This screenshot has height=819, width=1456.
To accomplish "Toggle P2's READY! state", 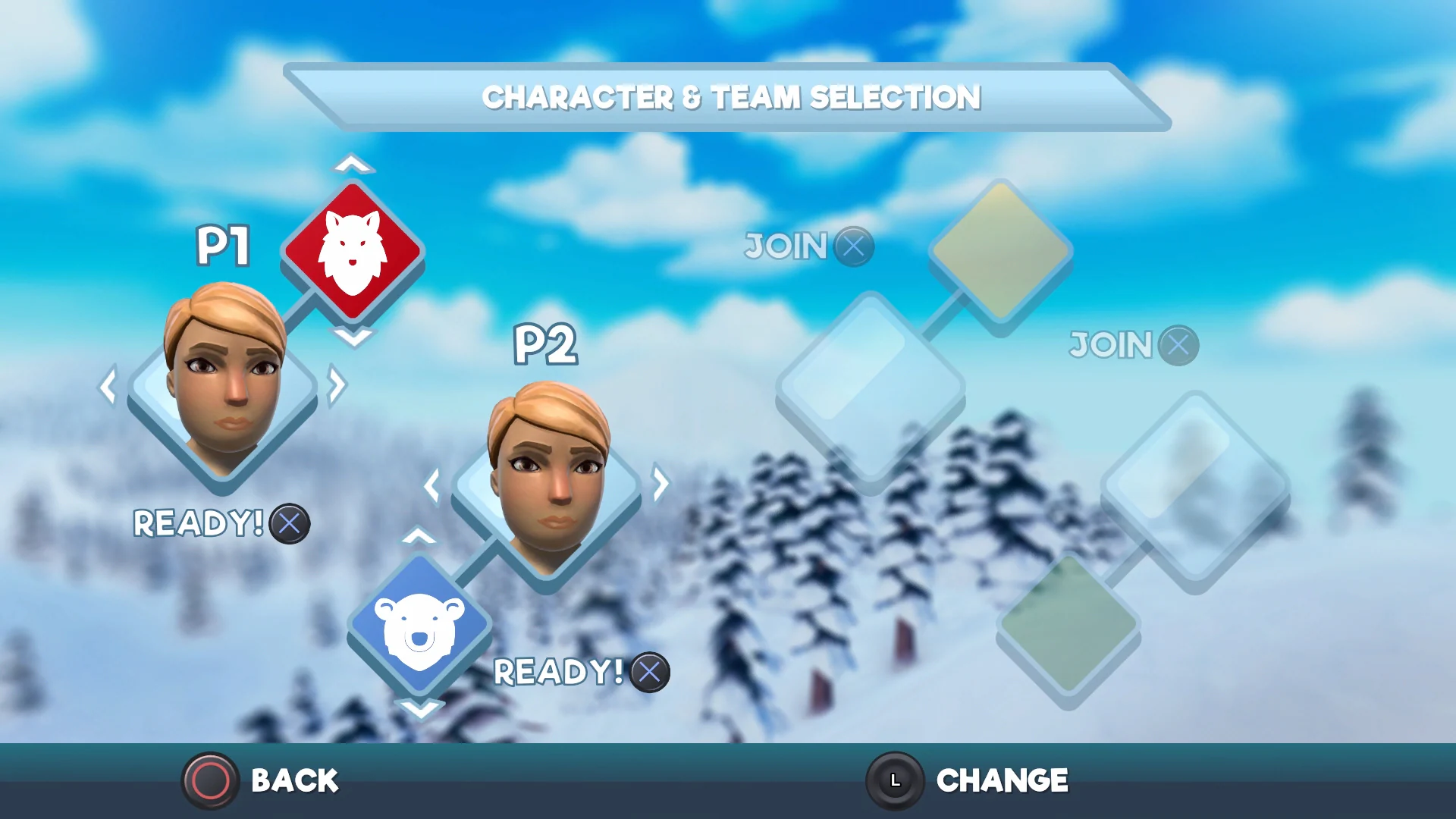I will [649, 673].
